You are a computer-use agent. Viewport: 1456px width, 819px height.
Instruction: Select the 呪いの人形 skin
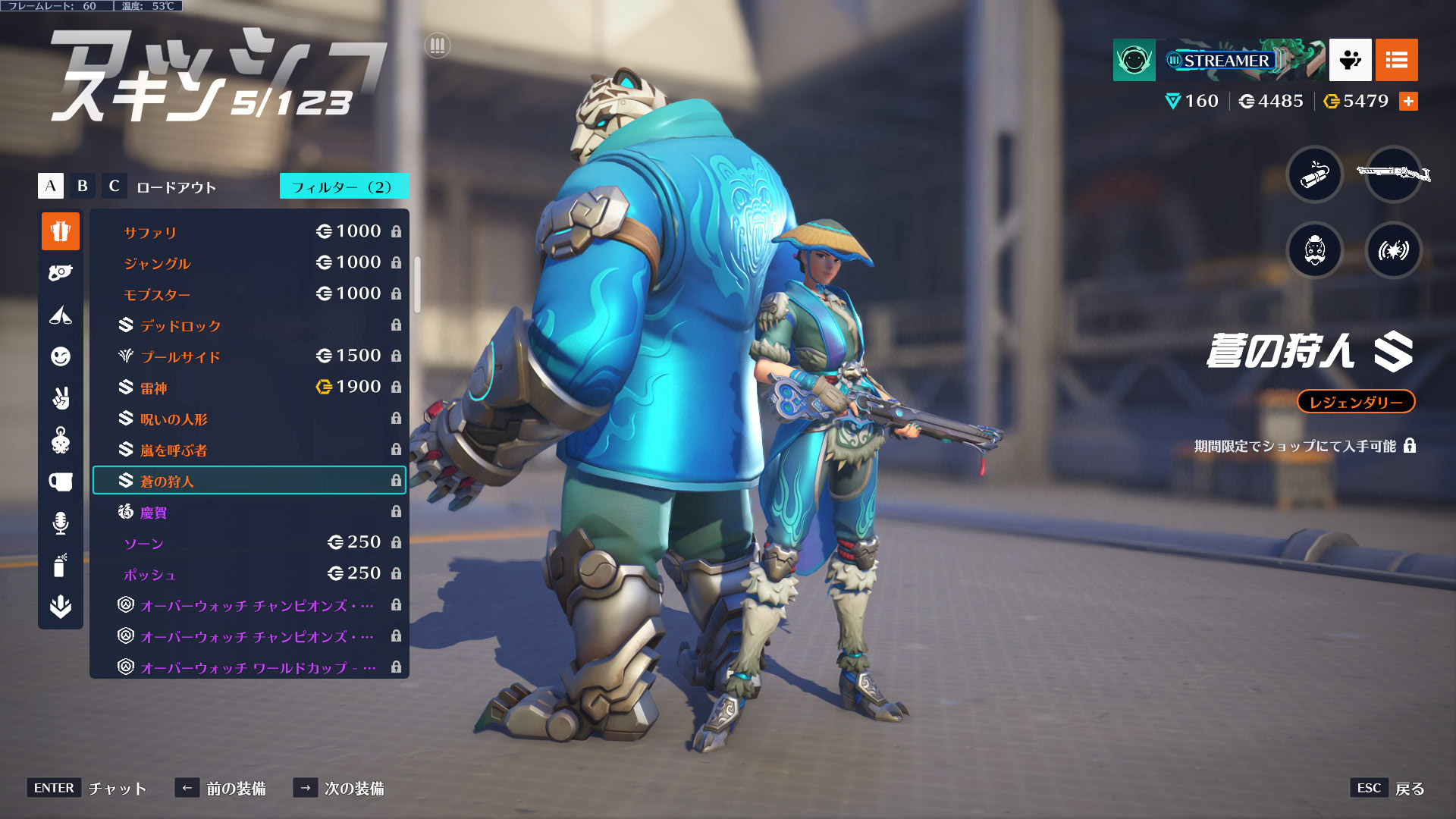249,419
